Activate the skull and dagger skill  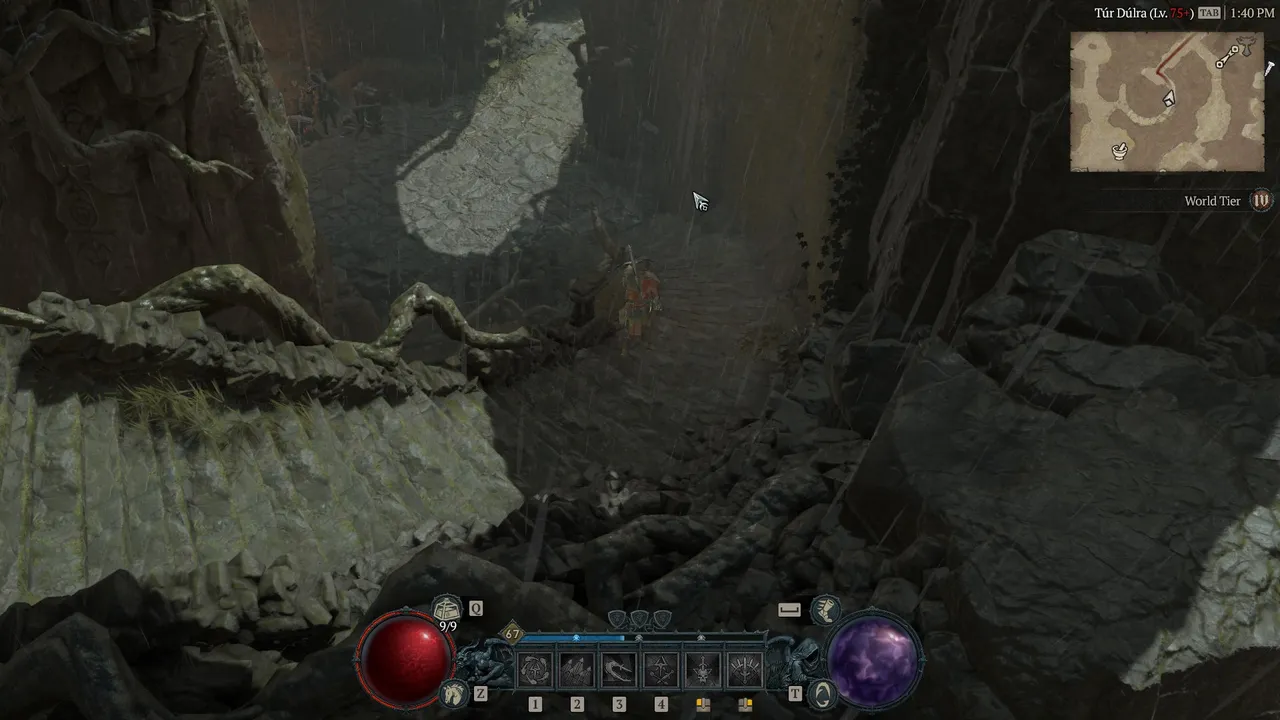(x=703, y=669)
